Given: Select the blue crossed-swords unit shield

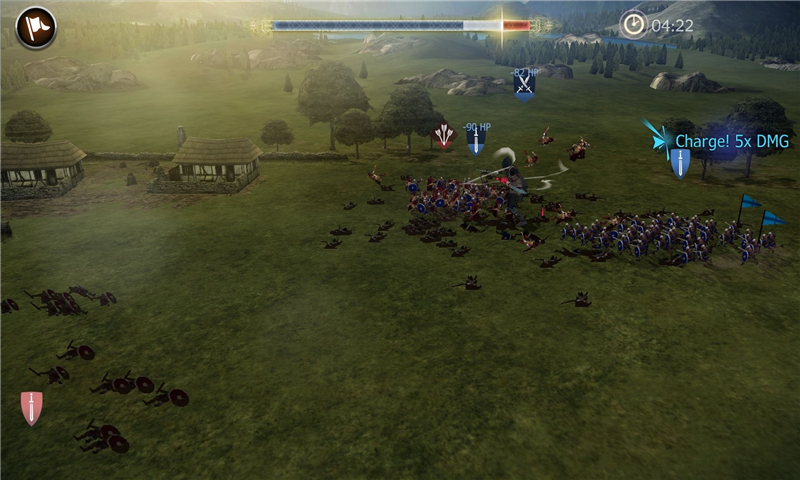Looking at the screenshot, I should pos(524,87).
